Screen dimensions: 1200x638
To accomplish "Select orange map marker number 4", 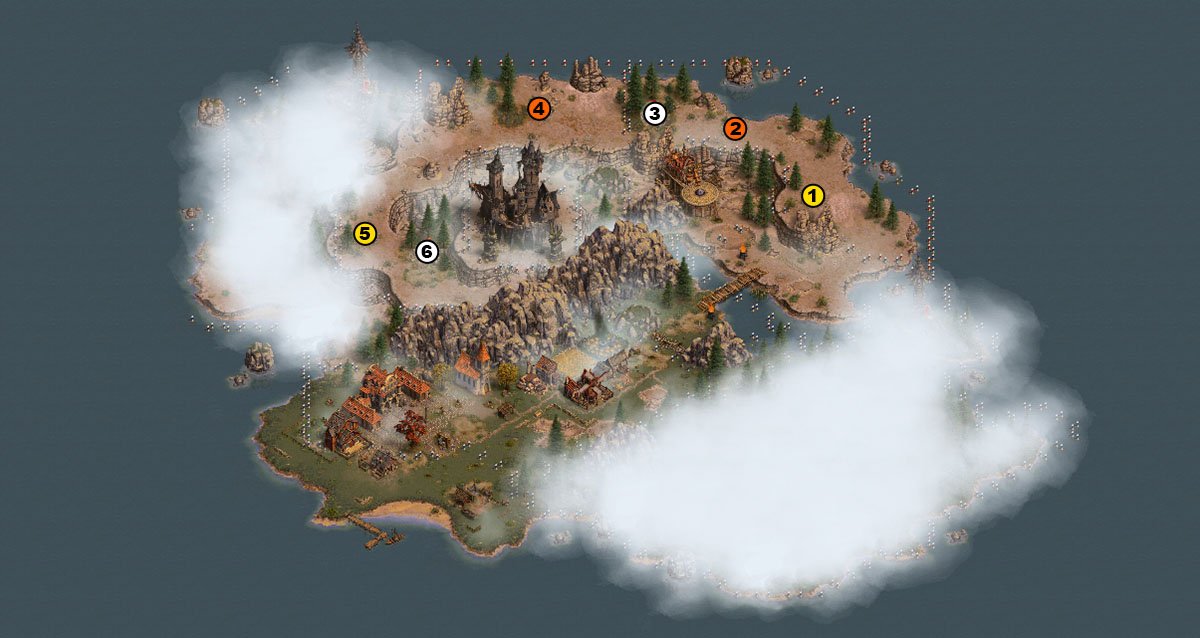I will [539, 108].
